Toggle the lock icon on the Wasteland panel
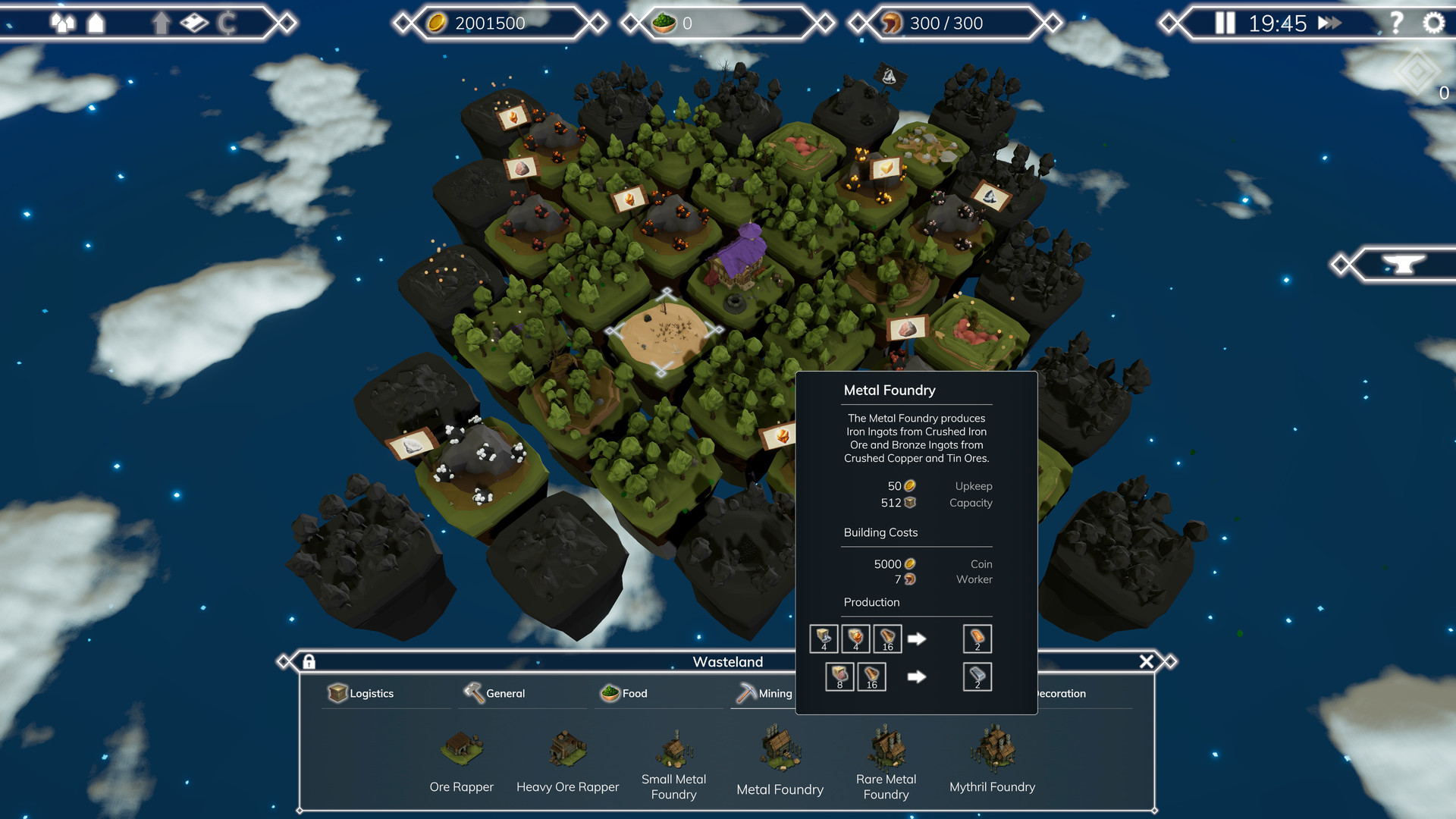The width and height of the screenshot is (1456, 819). click(x=309, y=661)
